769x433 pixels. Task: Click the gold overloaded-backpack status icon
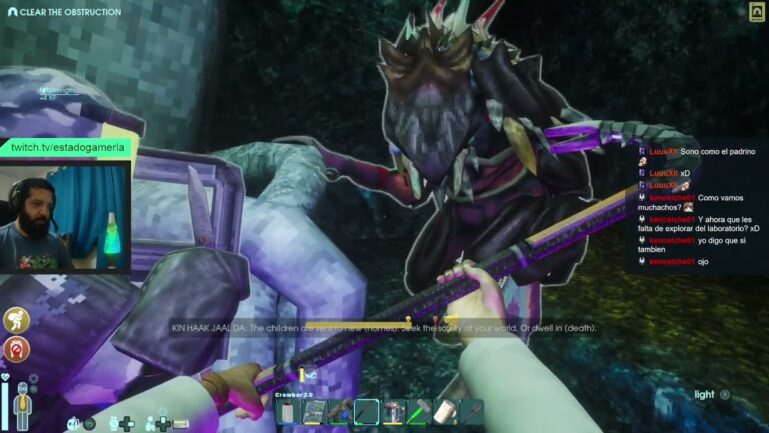[16, 320]
